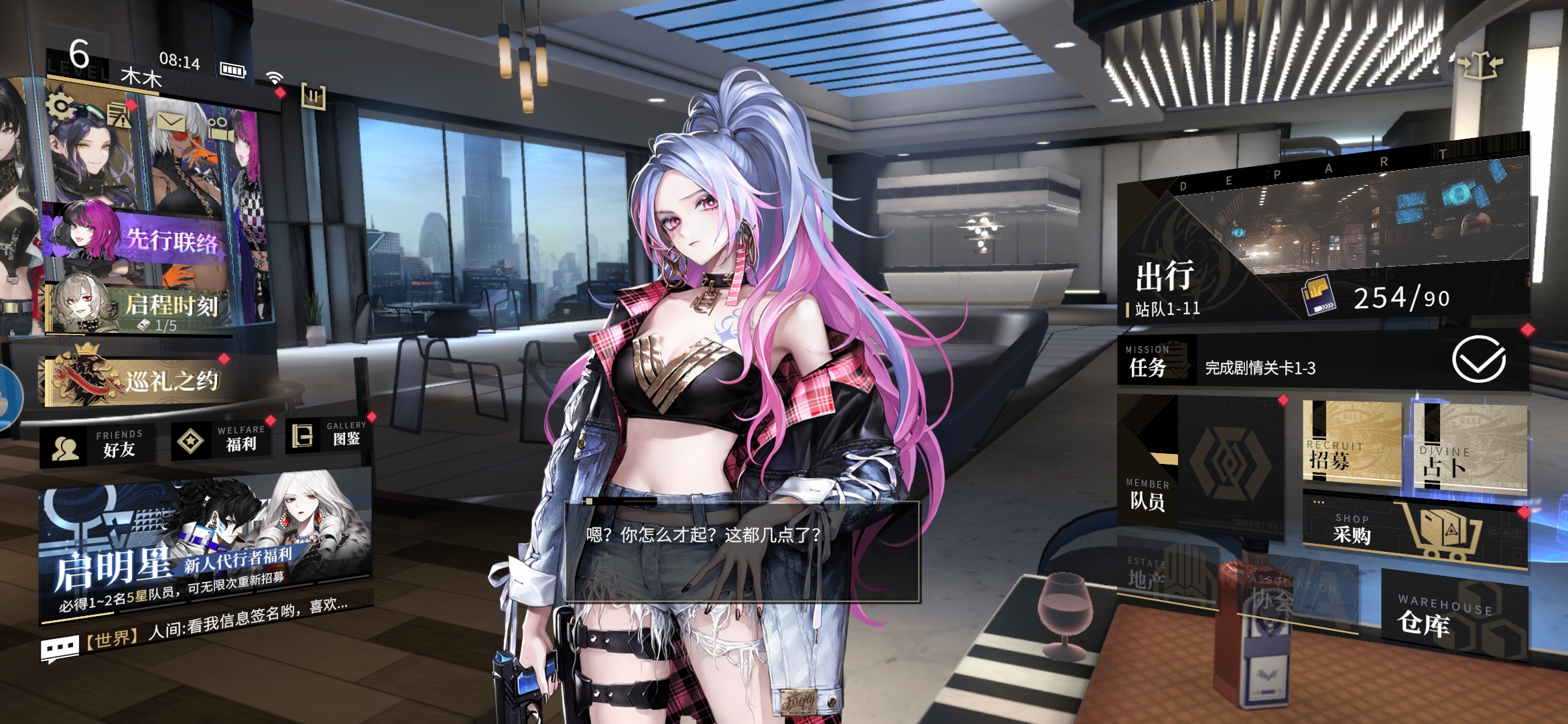Open the Friends 好友 menu
The height and width of the screenshot is (724, 1568).
pos(98,447)
